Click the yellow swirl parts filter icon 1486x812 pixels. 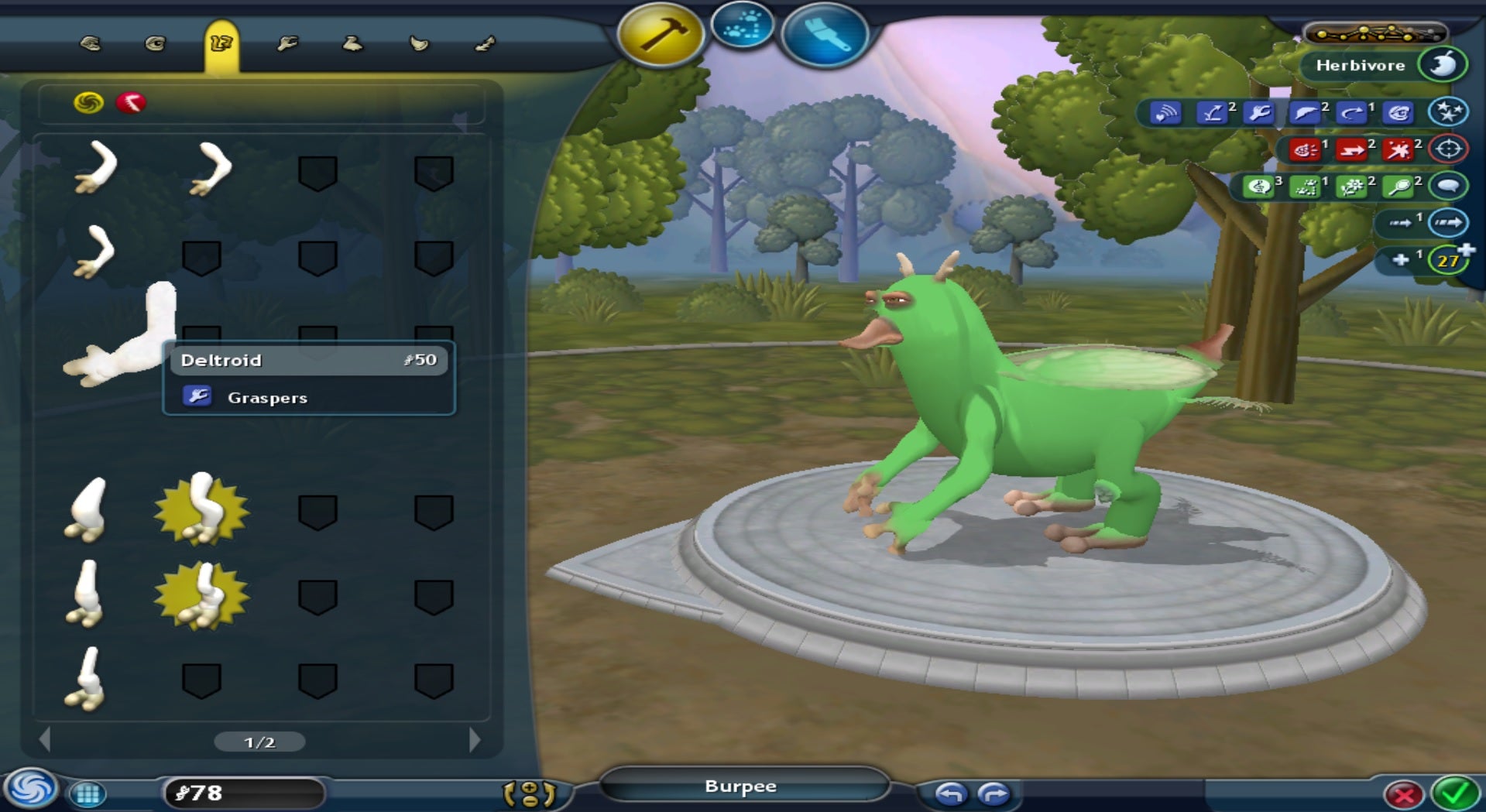coord(88,103)
